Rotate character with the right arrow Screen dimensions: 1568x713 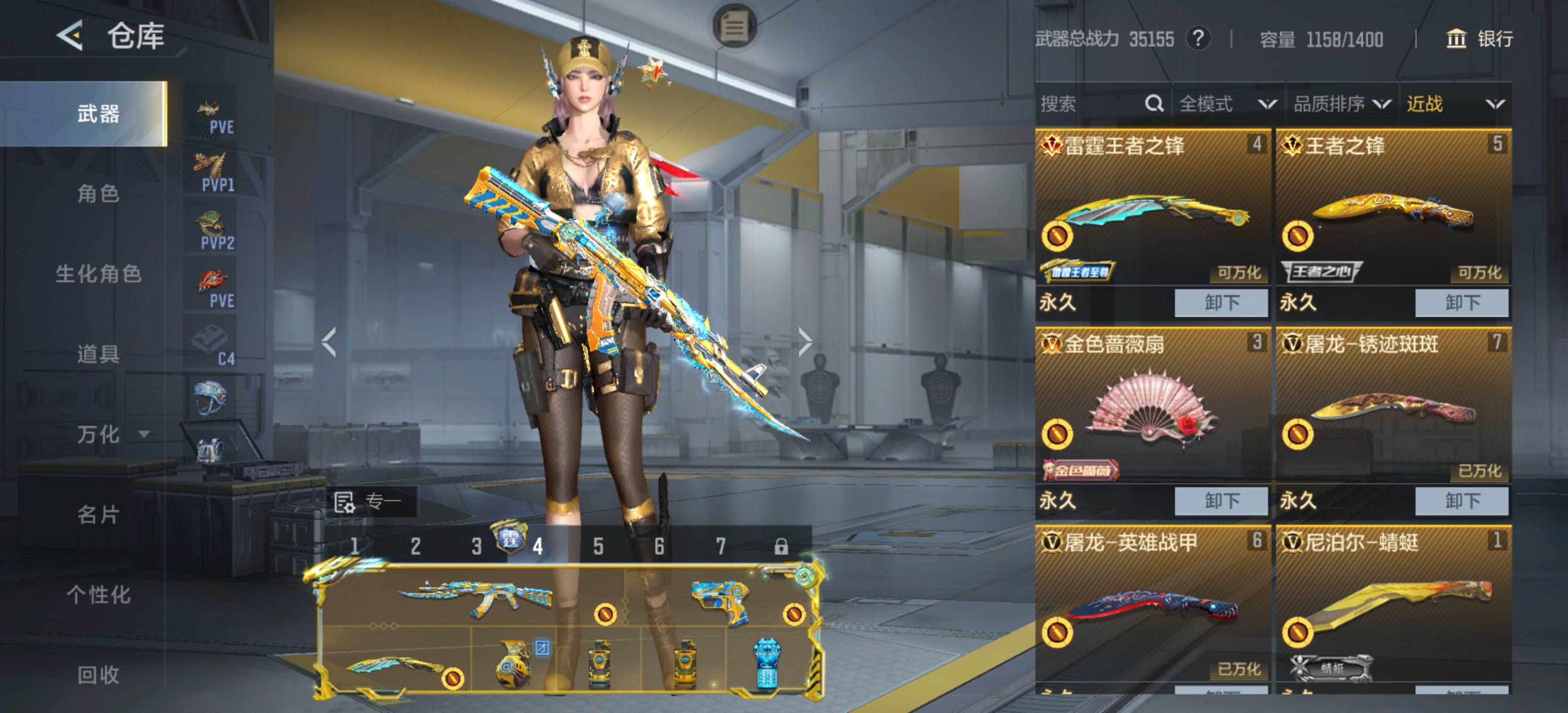805,342
